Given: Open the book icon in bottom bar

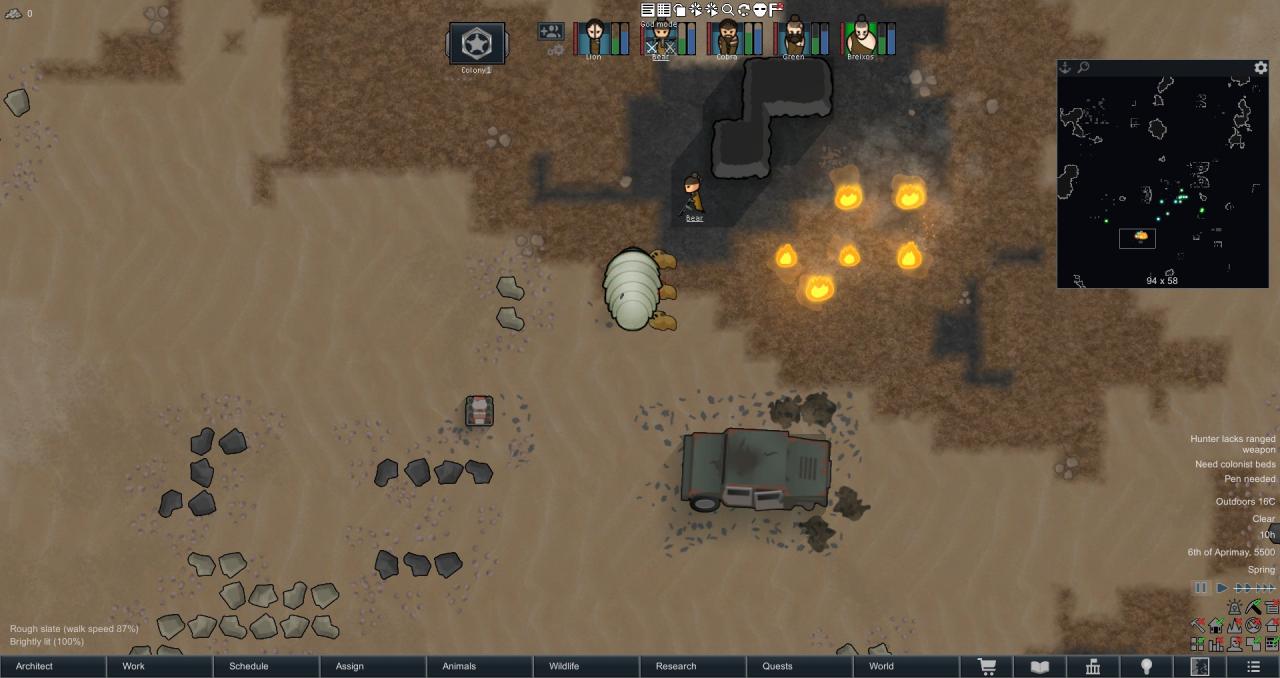Looking at the screenshot, I should point(1040,667).
